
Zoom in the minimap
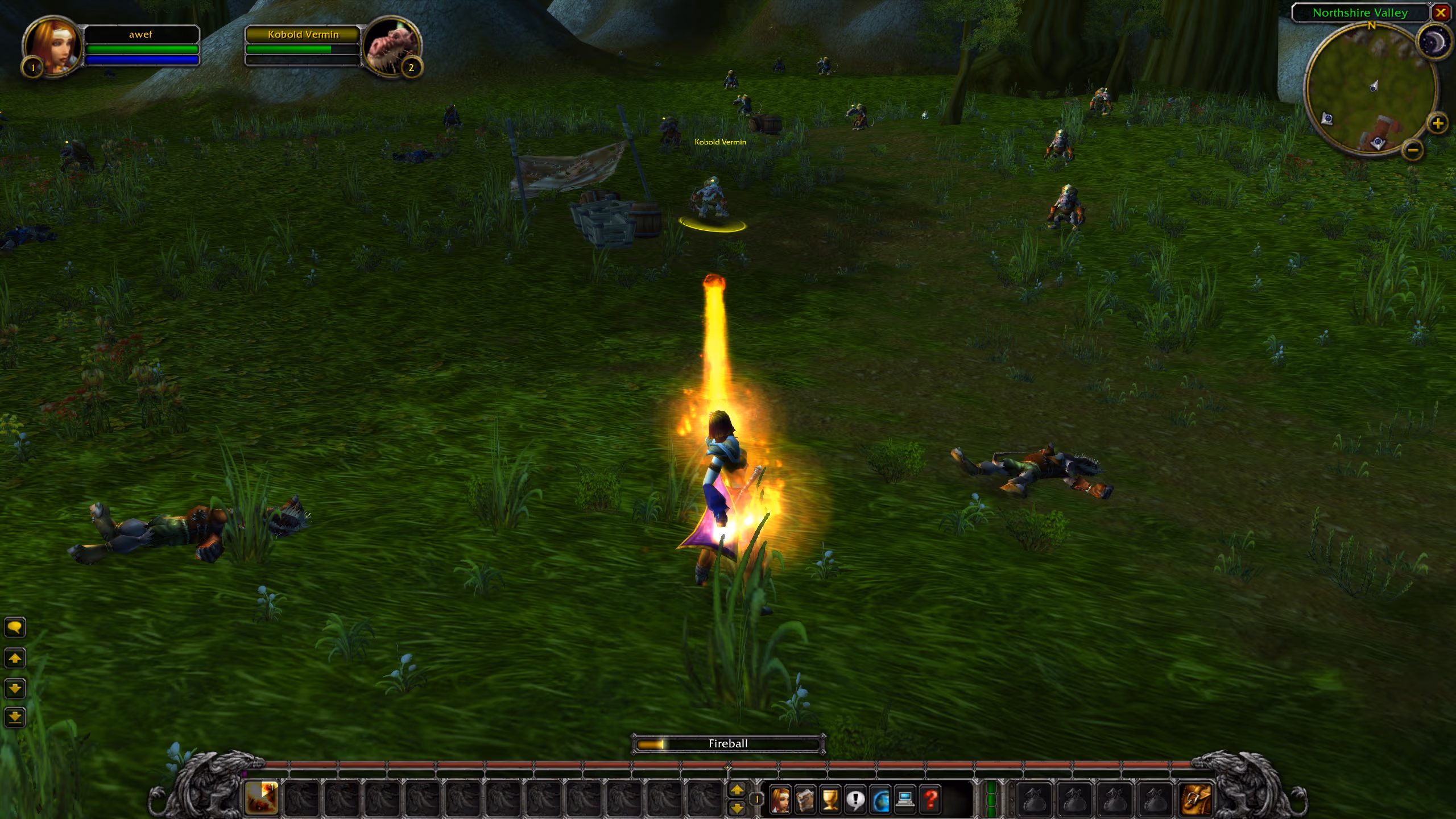[x=1437, y=123]
